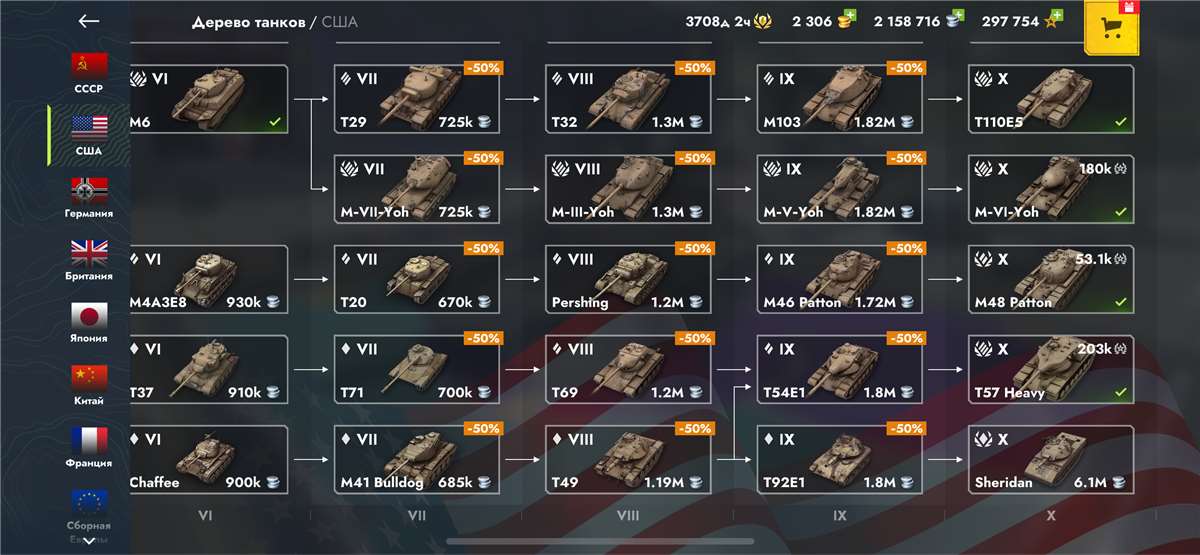1200x555 pixels.
Task: Show the Япония tank tree
Action: click(x=89, y=322)
